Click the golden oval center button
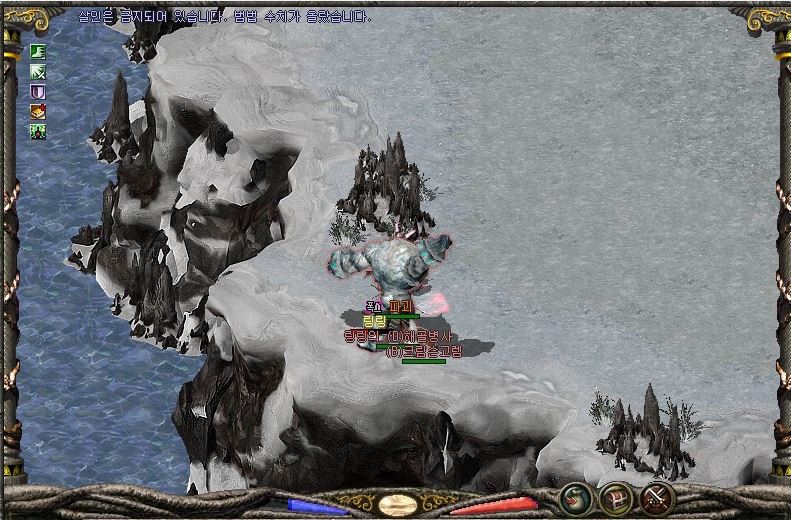 point(397,504)
